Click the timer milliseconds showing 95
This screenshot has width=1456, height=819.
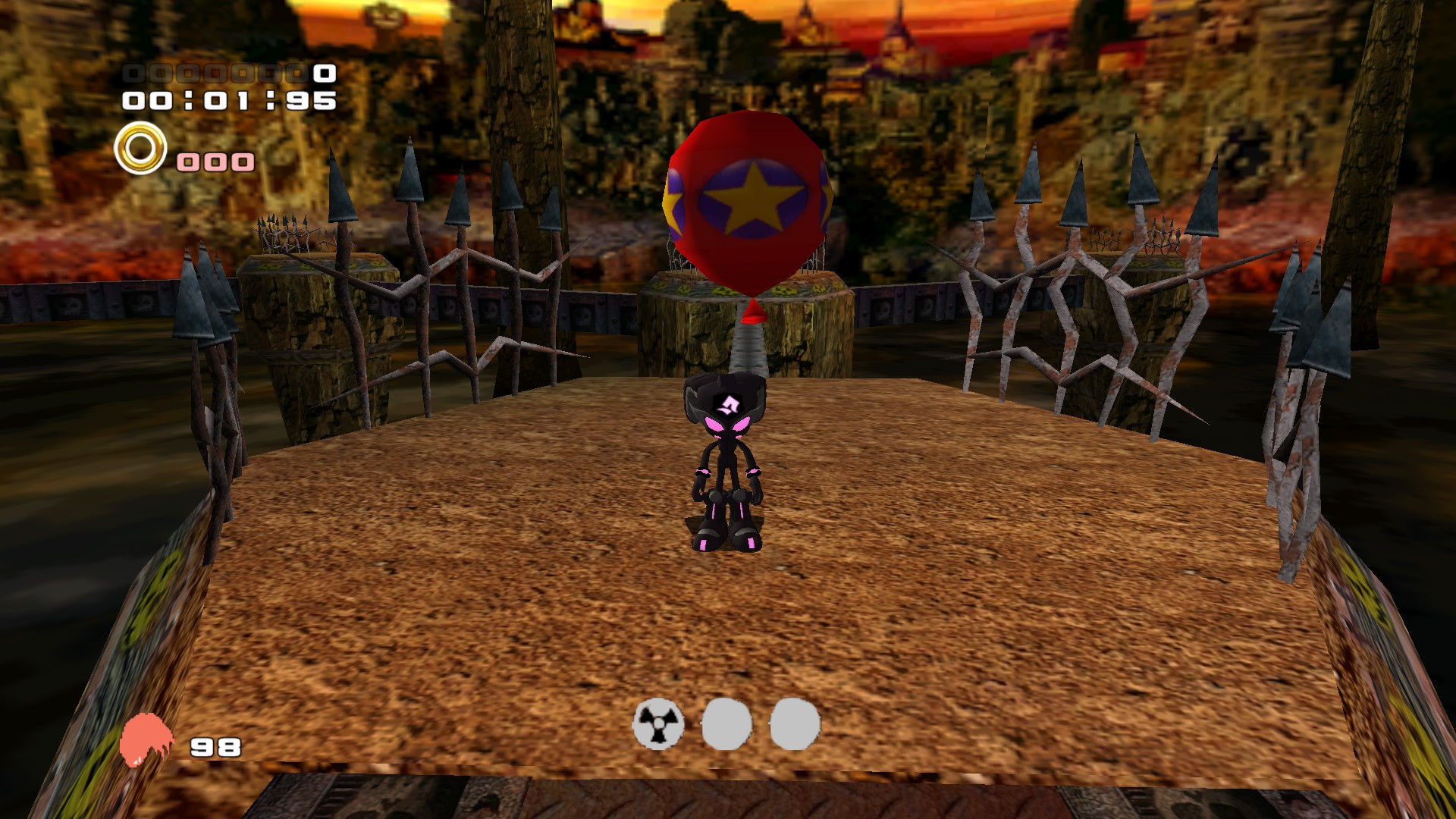coord(311,100)
